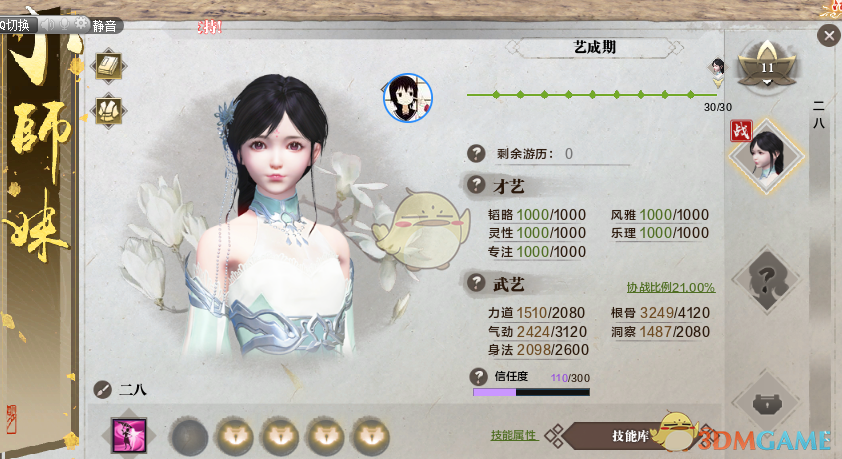Show help for 才艺 talents
This screenshot has width=842, height=459.
(477, 185)
